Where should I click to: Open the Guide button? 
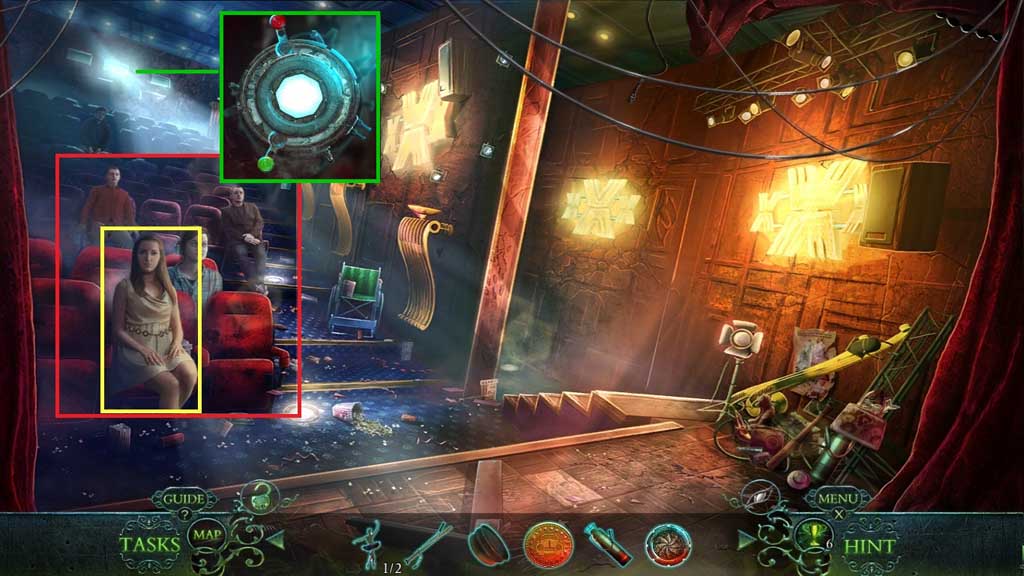pos(184,498)
